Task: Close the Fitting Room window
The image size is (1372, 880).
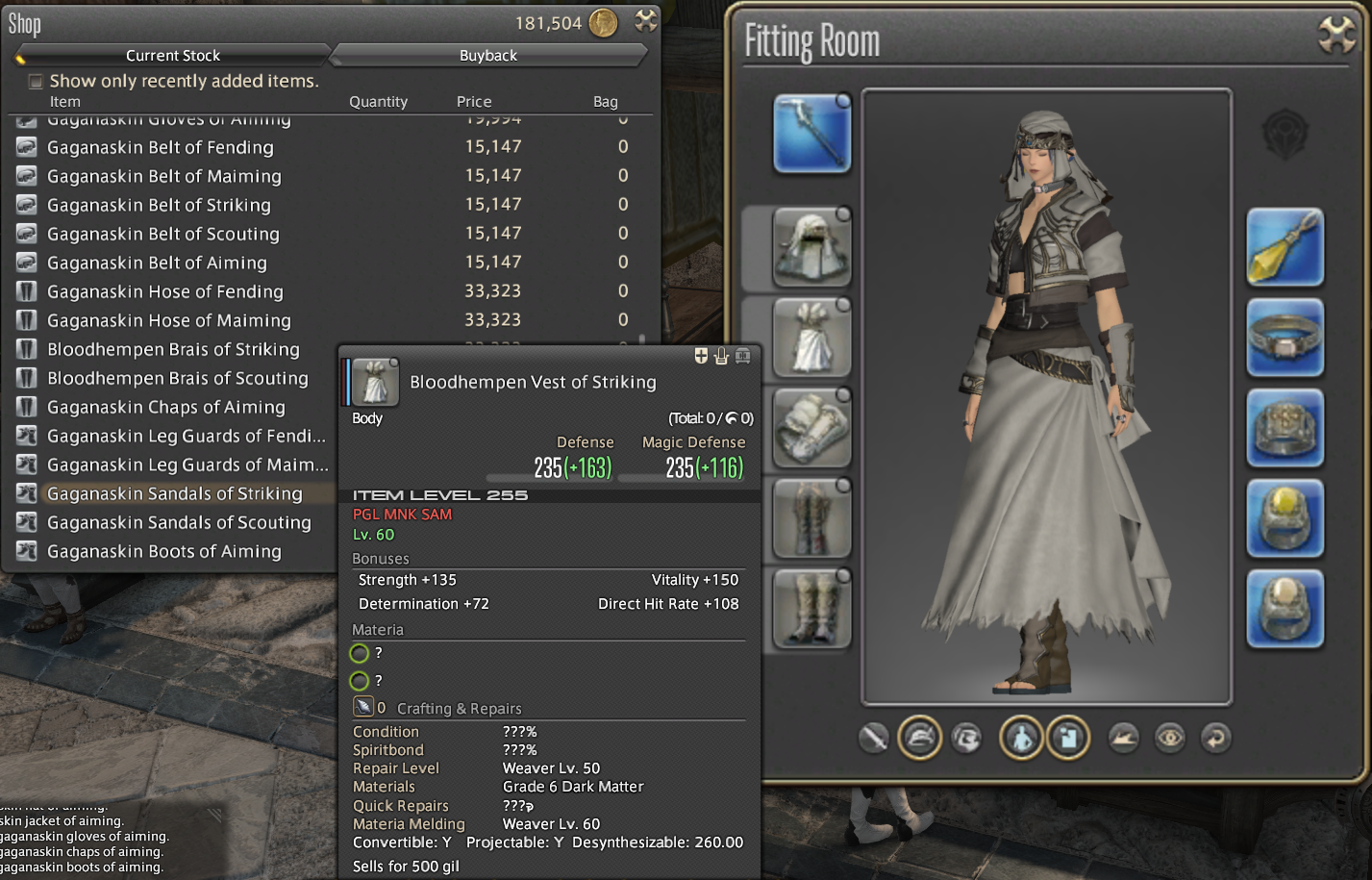Action: 1336,36
